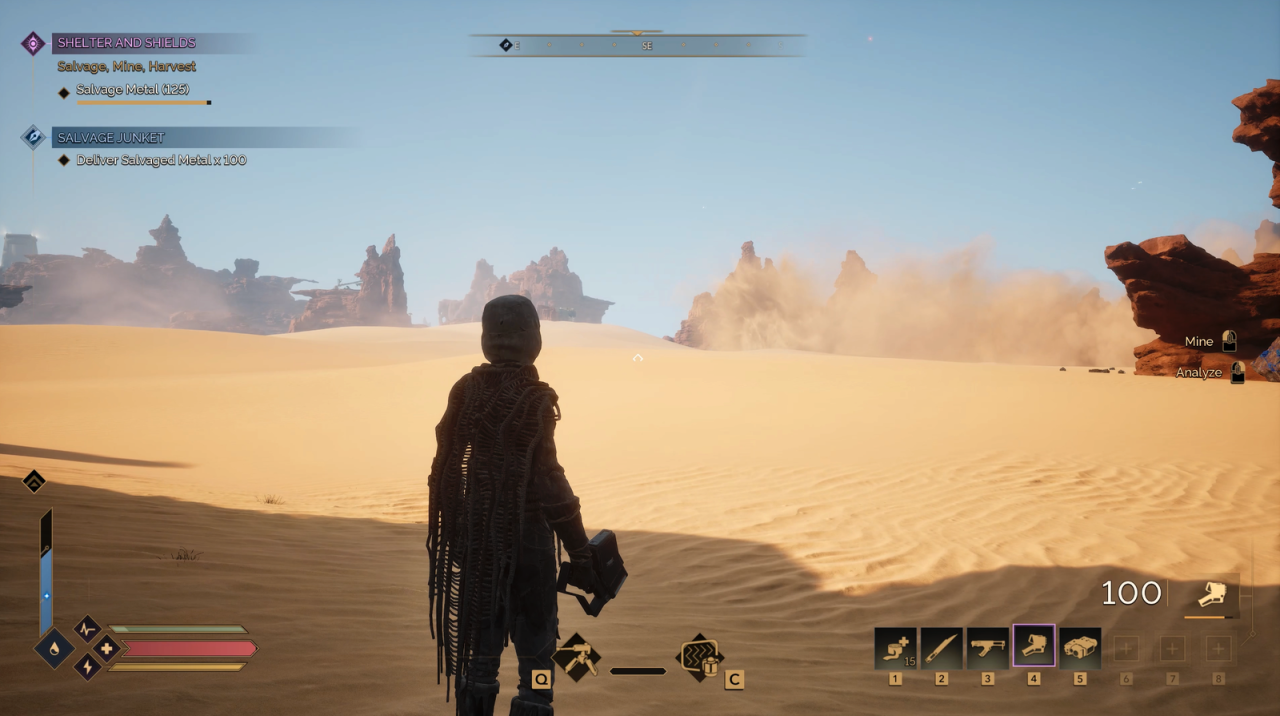Click the heartbeat pulse status icon

pos(87,629)
